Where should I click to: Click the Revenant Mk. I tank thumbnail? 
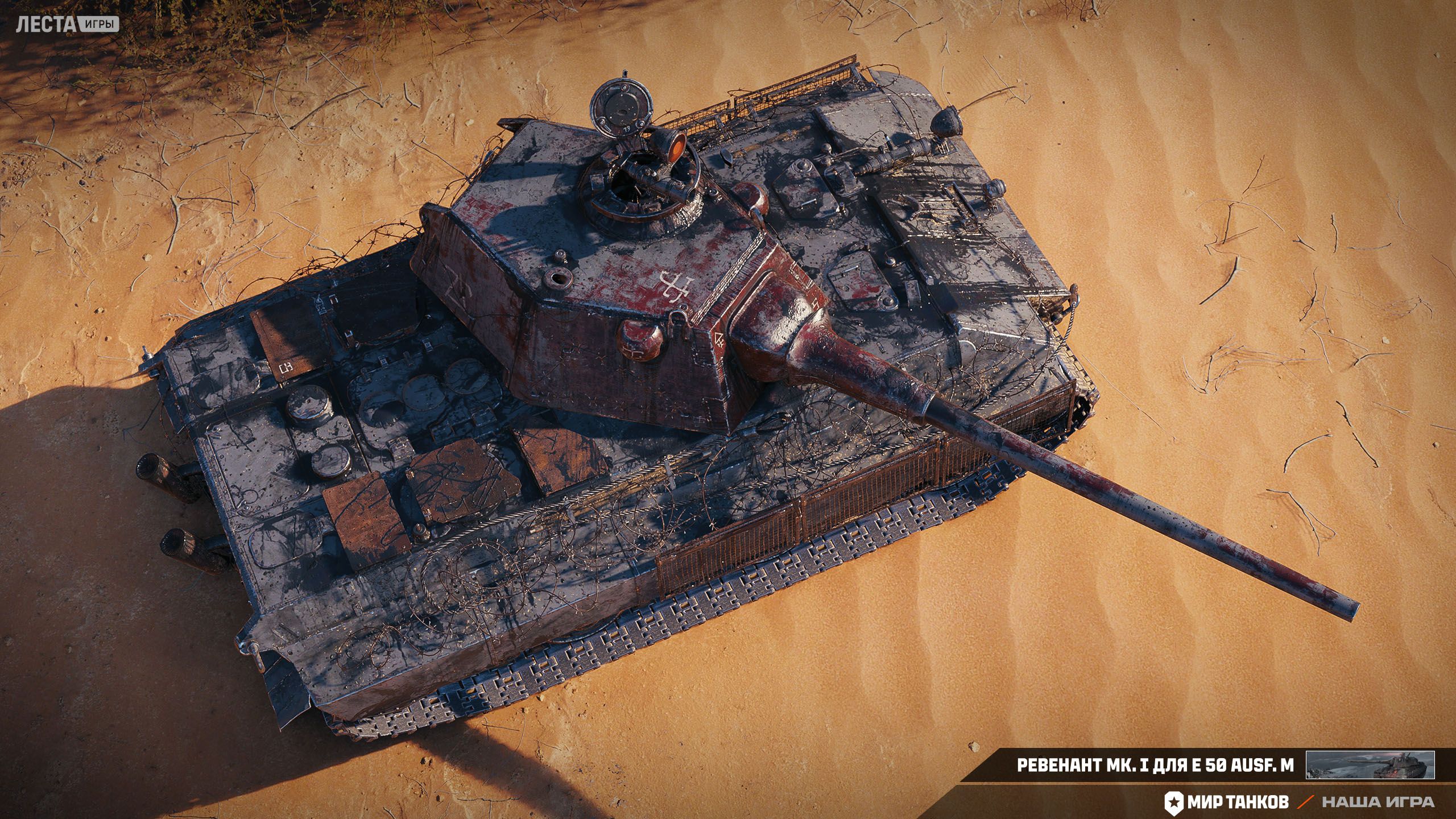tap(1370, 765)
